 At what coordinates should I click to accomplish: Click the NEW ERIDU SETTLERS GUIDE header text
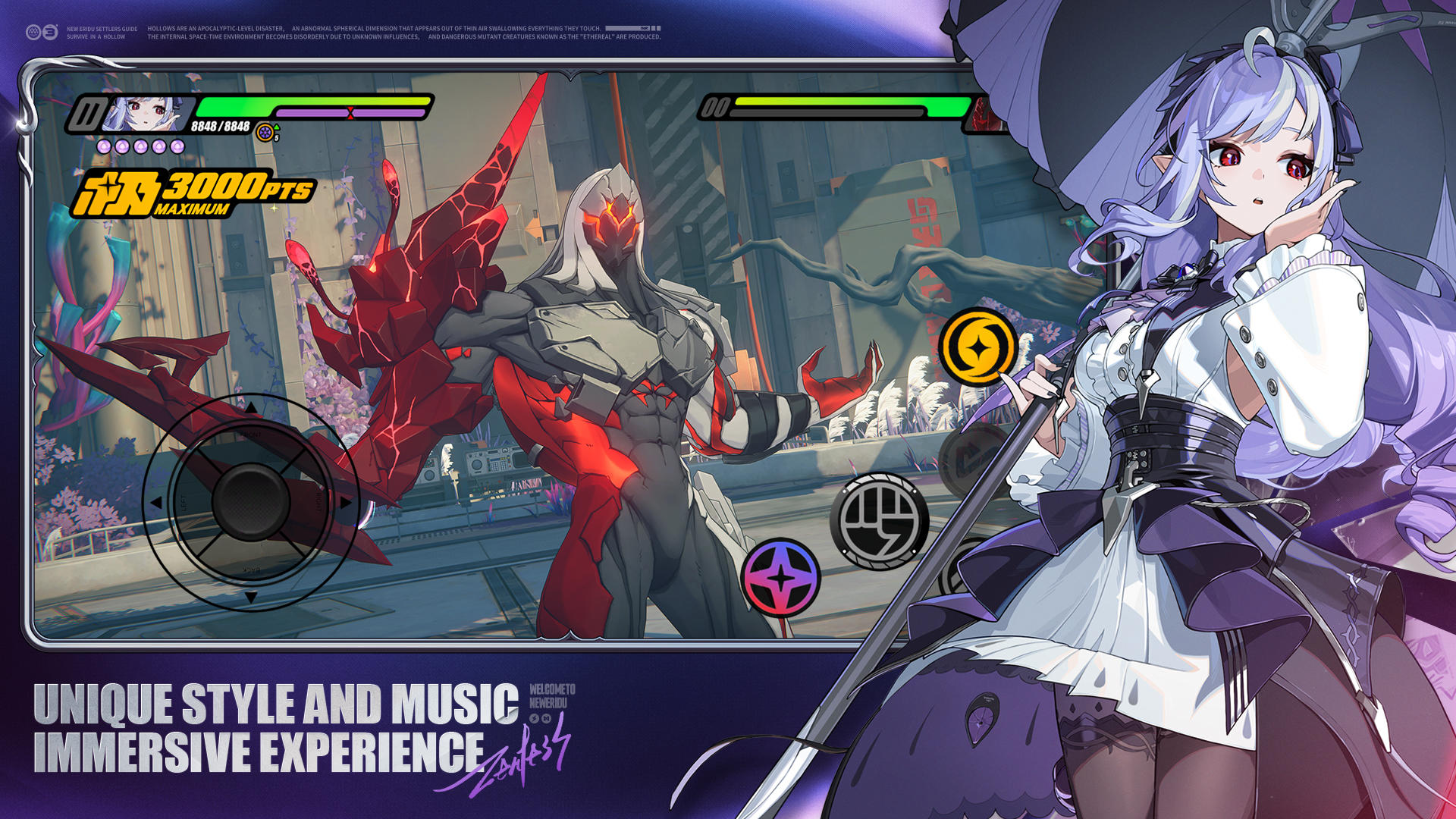click(104, 27)
